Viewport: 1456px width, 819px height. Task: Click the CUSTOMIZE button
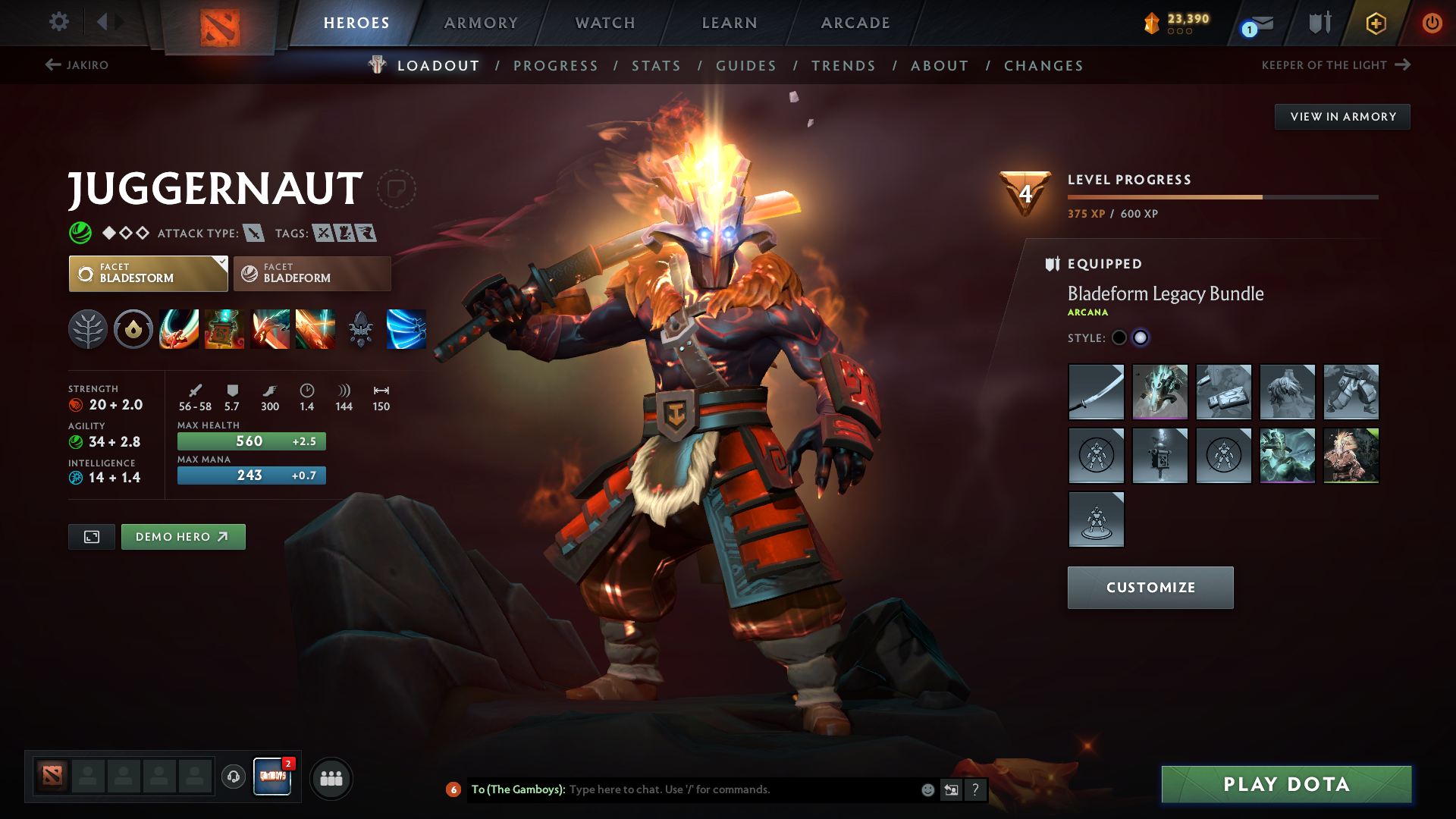1150,587
